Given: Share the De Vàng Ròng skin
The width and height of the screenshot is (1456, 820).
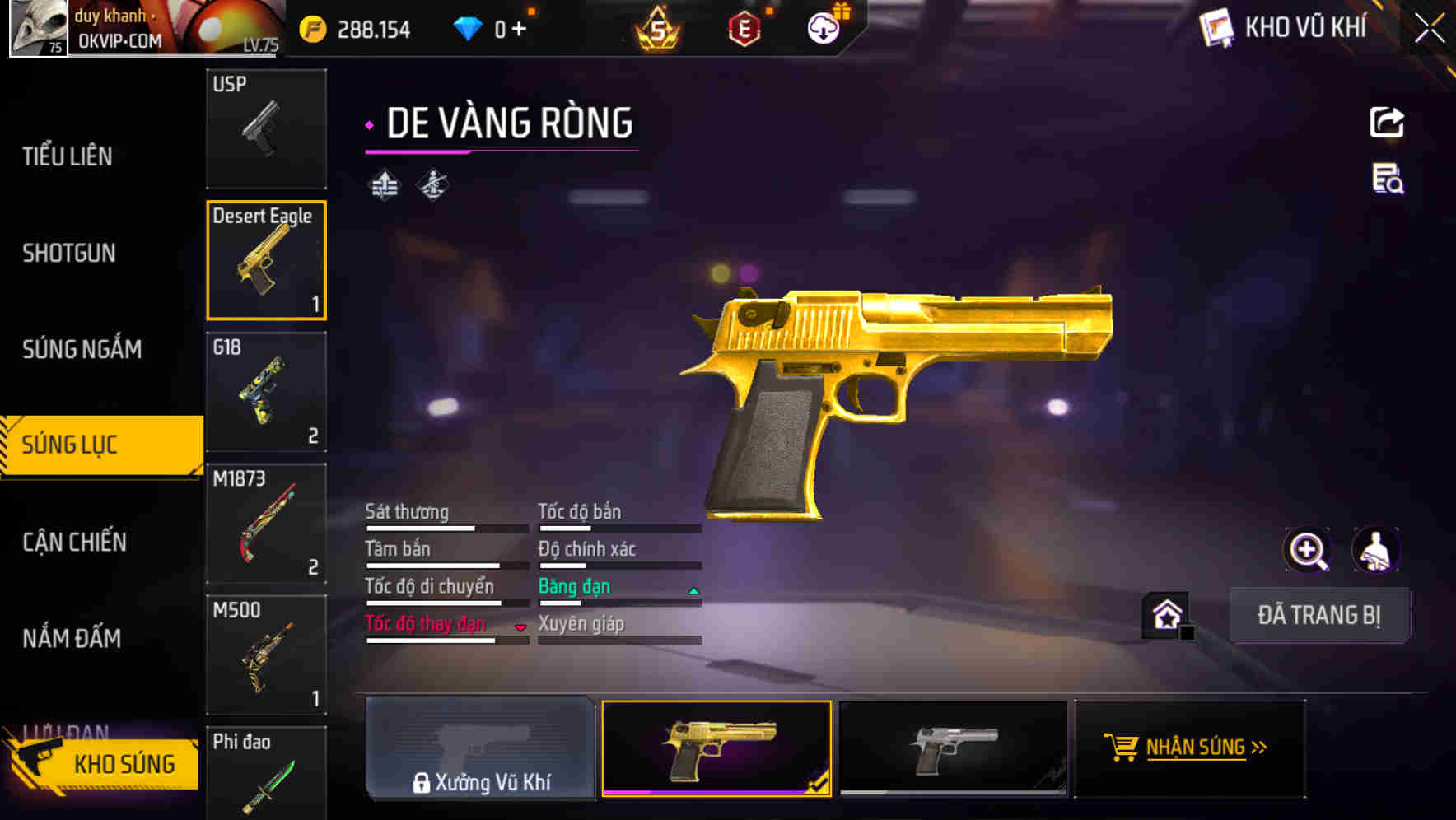Looking at the screenshot, I should (x=1387, y=122).
